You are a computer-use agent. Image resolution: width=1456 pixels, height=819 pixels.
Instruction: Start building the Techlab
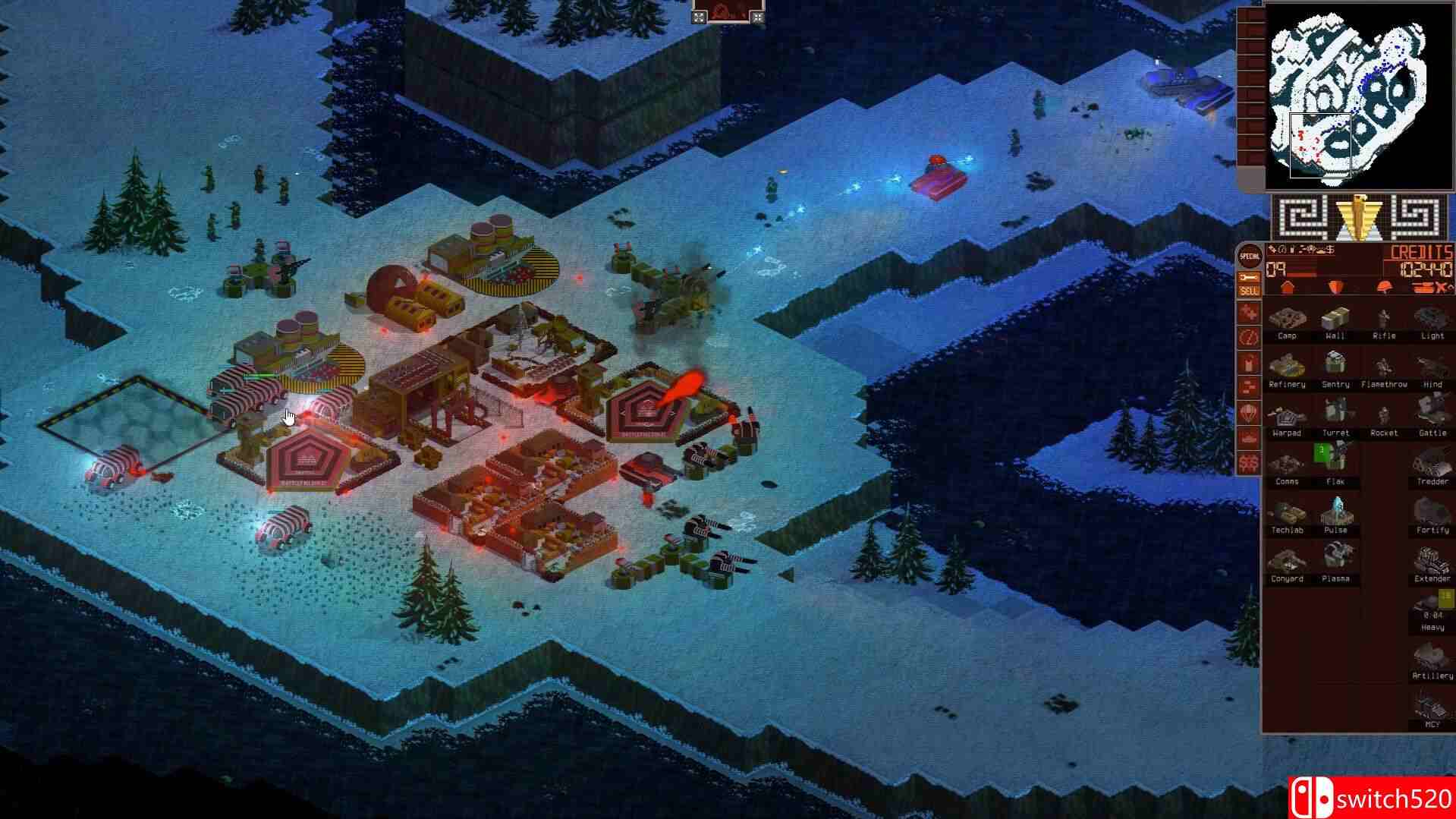pos(1288,515)
